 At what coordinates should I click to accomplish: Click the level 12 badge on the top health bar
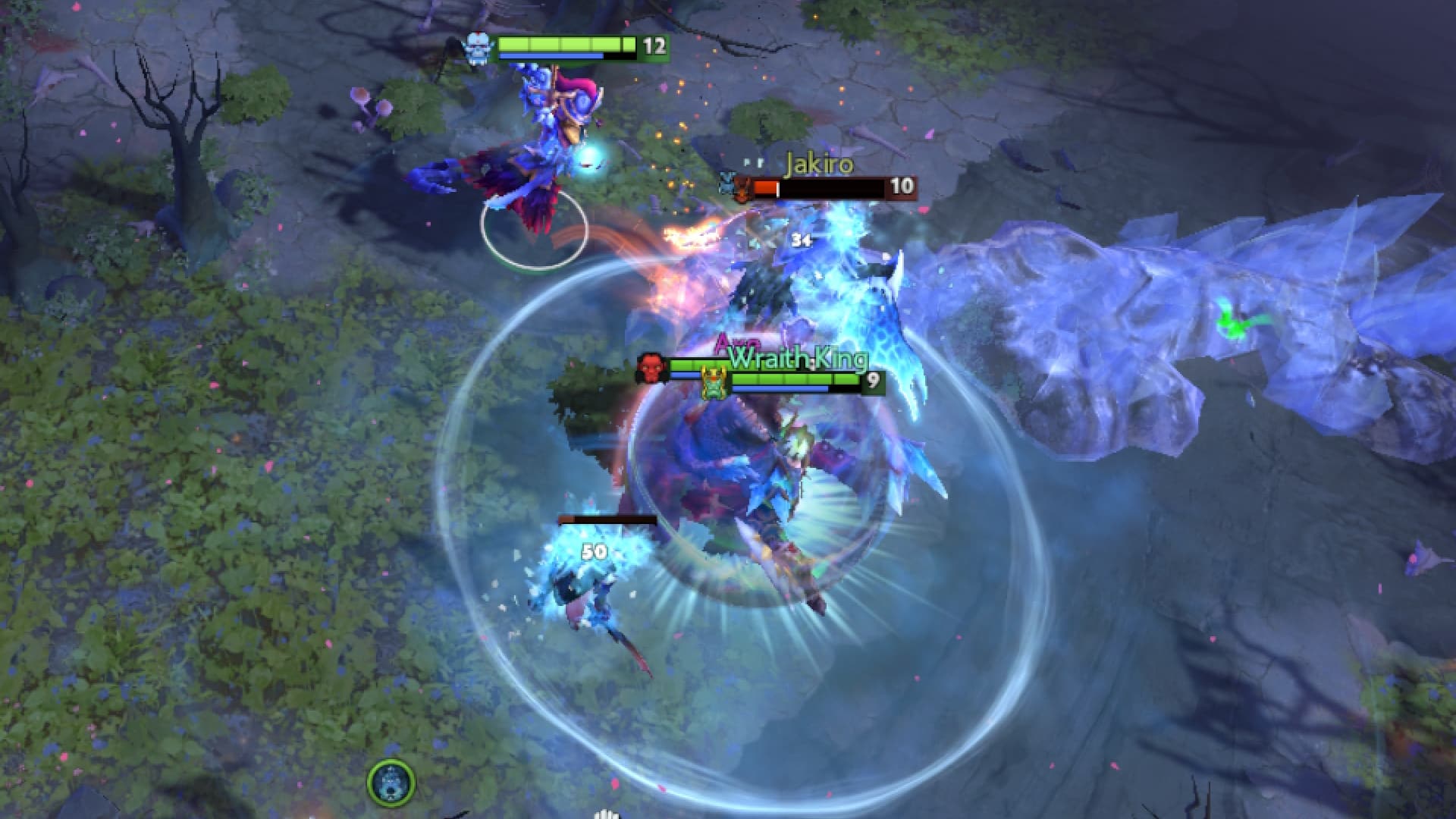click(x=652, y=47)
